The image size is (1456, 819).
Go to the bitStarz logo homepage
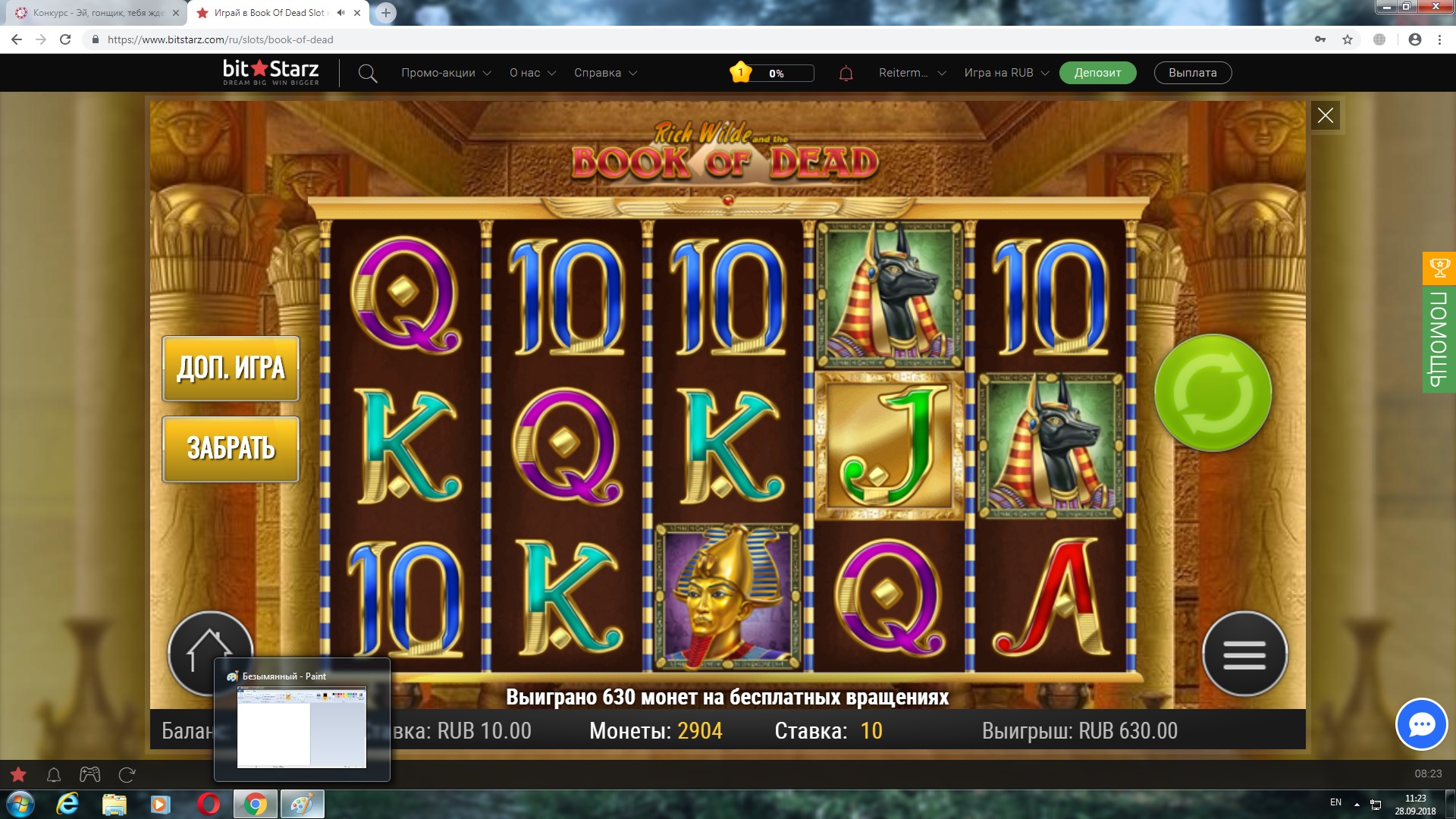(271, 72)
